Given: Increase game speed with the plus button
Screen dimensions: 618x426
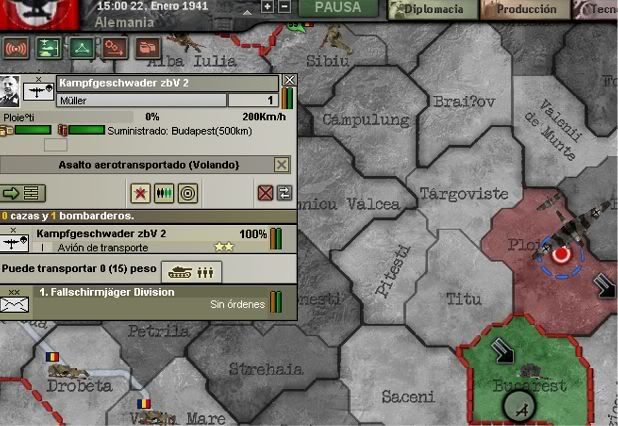Looking at the screenshot, I should [x=268, y=6].
